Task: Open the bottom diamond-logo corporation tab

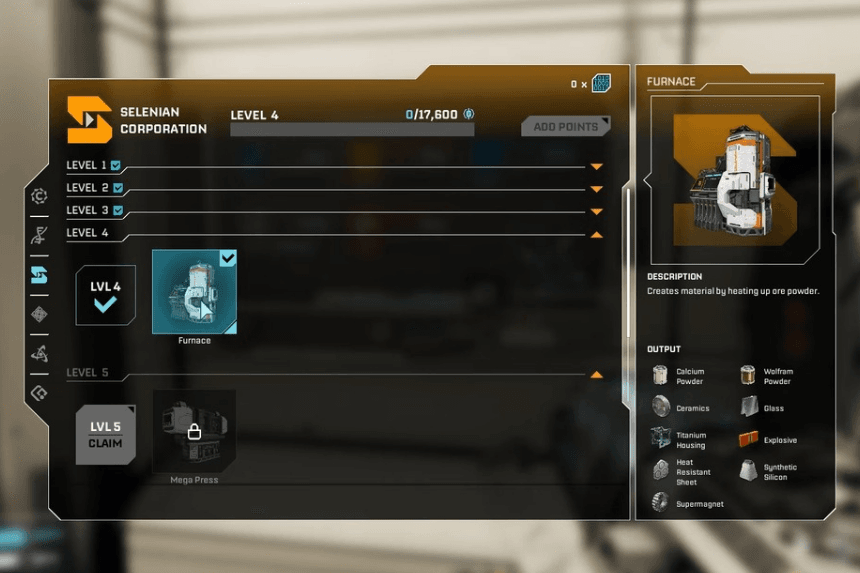Action: pos(39,392)
